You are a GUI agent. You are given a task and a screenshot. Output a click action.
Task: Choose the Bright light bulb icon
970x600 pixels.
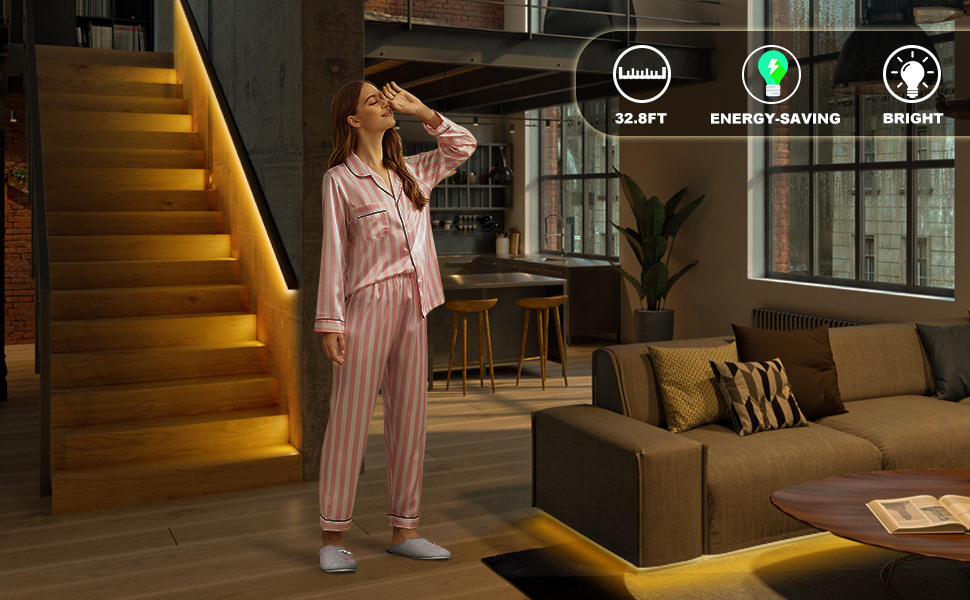(911, 74)
